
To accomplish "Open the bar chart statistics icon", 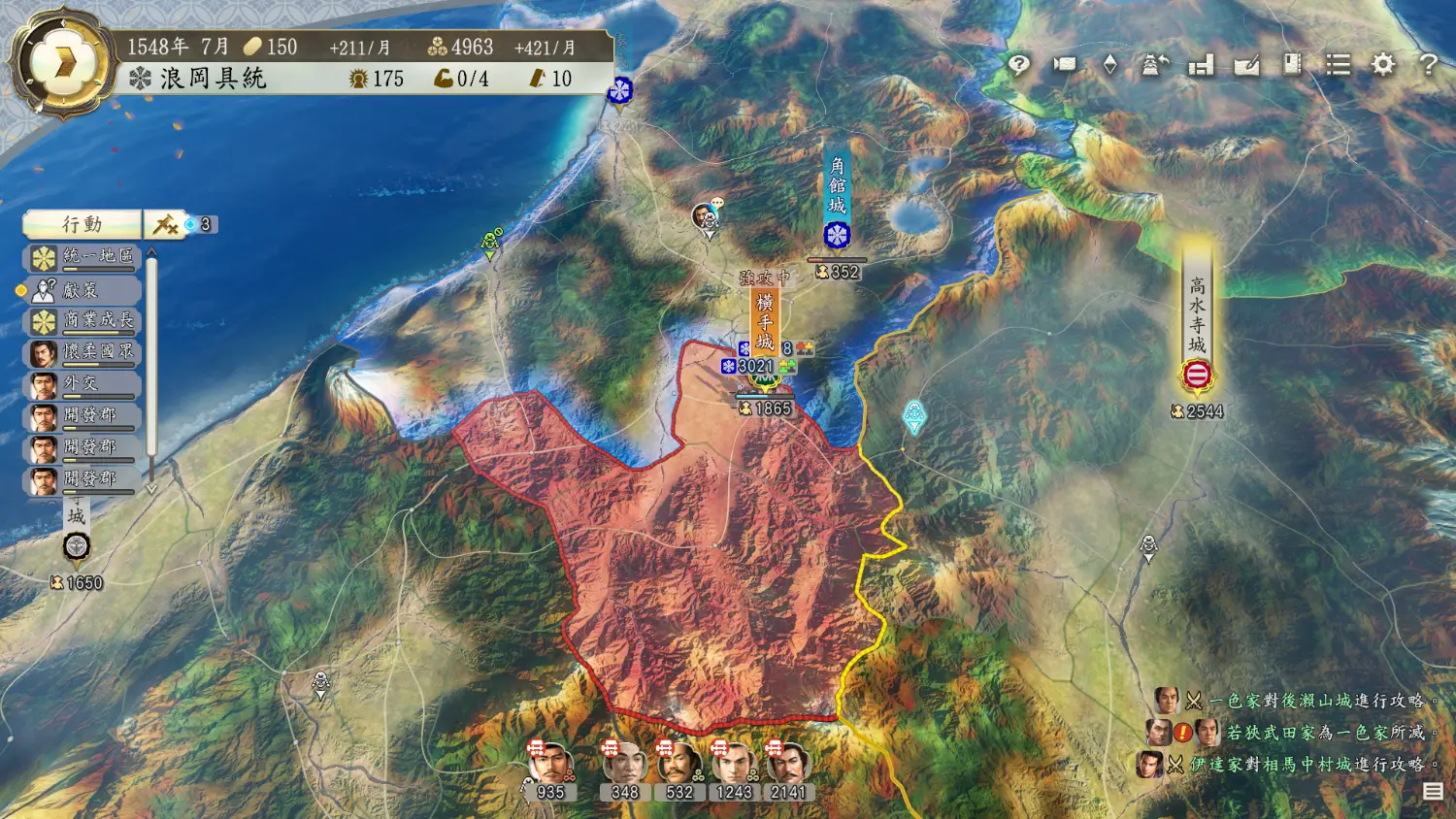I will [1201, 65].
